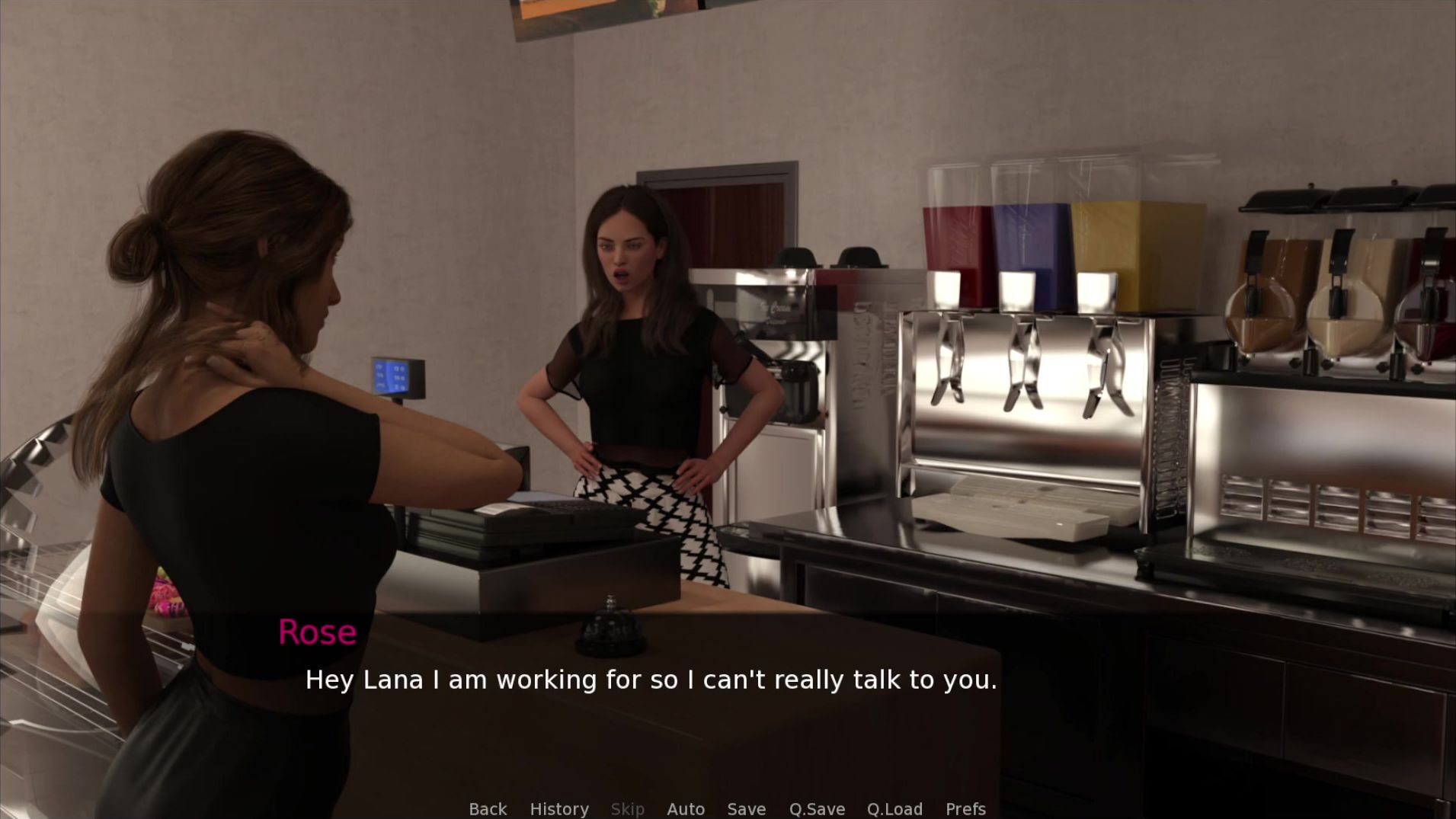Viewport: 1456px width, 819px height.
Task: Click Q.Save to quick save
Action: 817,808
